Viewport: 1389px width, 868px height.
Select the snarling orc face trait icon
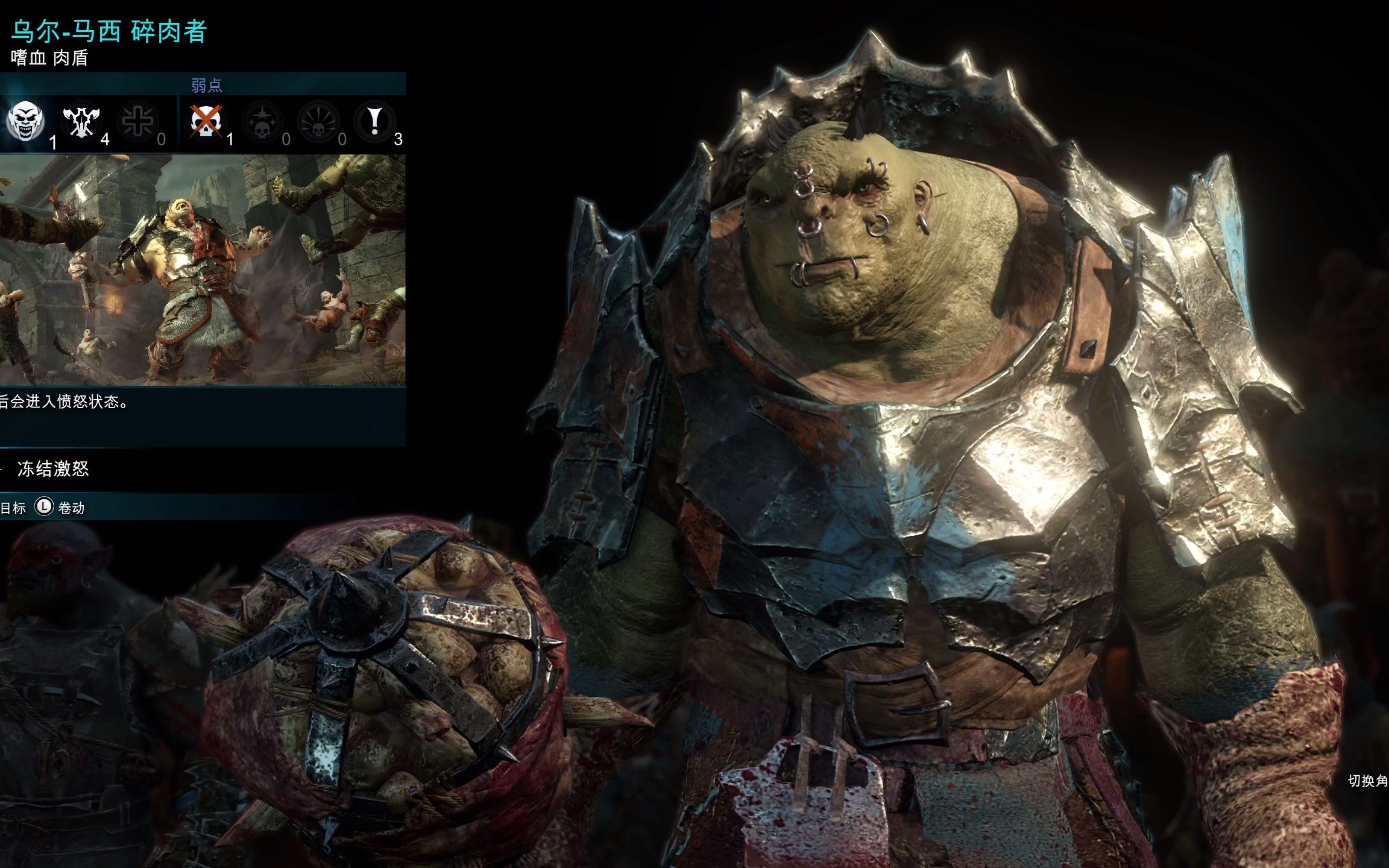(x=25, y=121)
